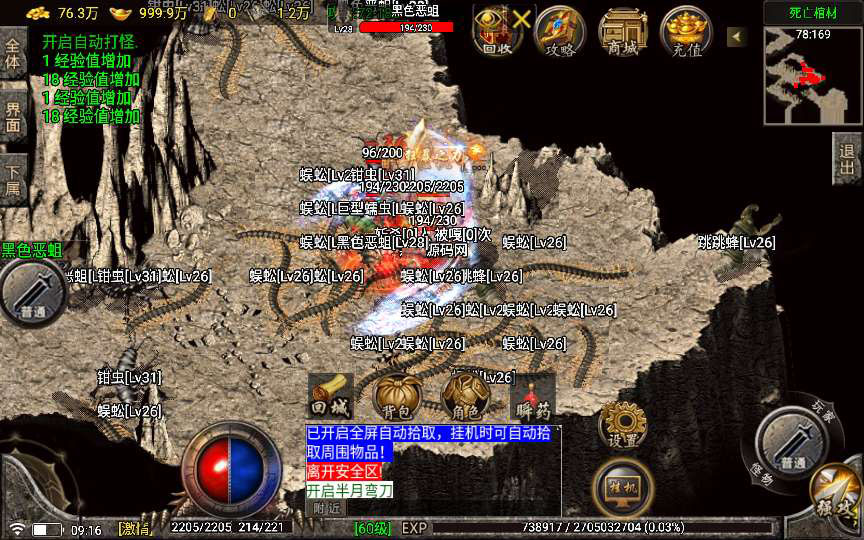The image size is (864, 540).
Task: Open the 角色 character sheet
Action: click(465, 397)
